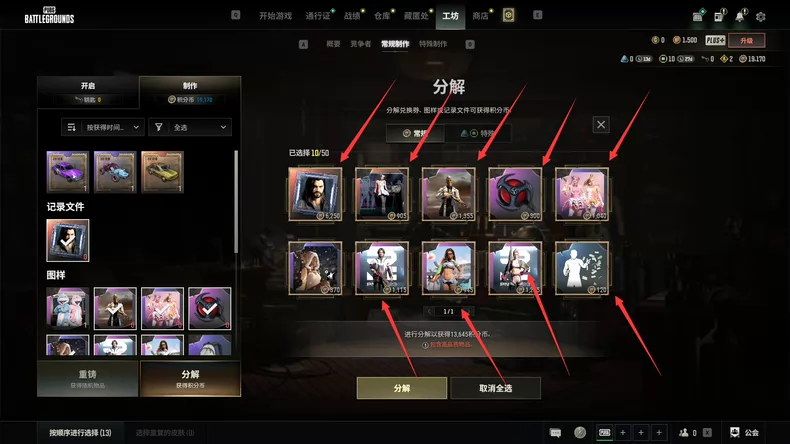Open the 全选 filter dropdown

[x=190, y=127]
